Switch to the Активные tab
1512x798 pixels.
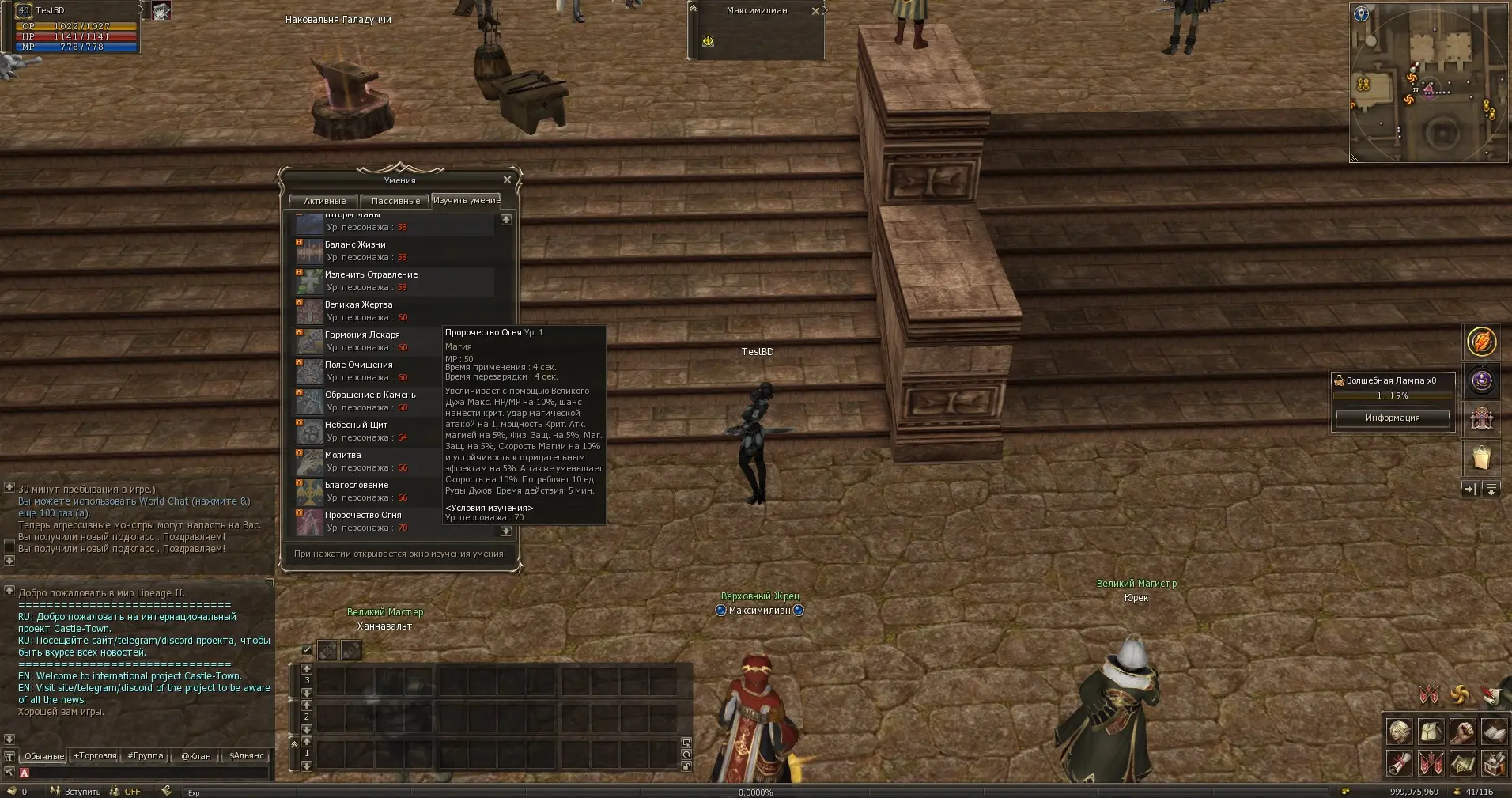coord(324,201)
